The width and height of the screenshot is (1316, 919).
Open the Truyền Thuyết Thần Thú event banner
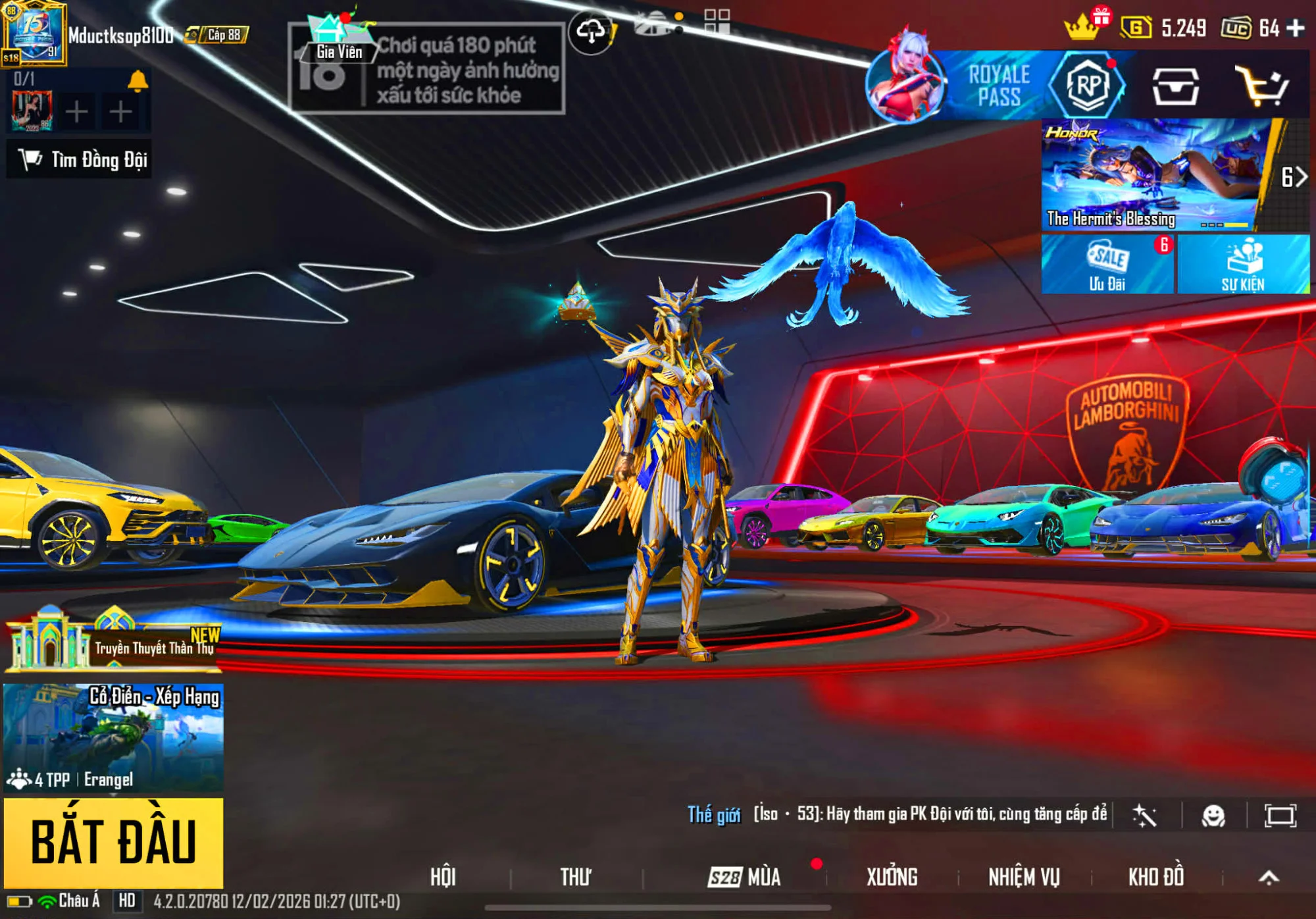click(113, 642)
